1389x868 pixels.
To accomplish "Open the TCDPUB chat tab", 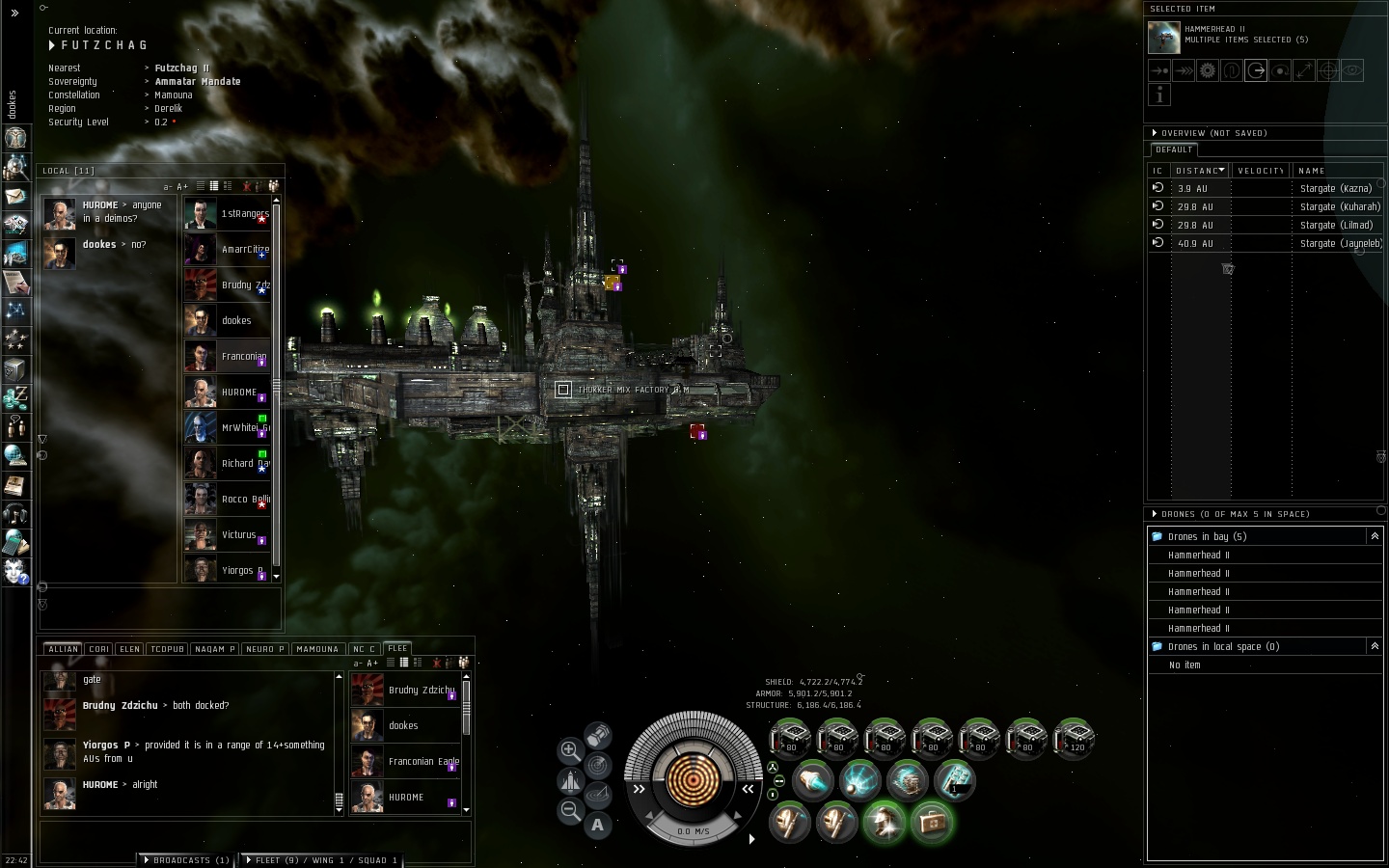I will 167,649.
